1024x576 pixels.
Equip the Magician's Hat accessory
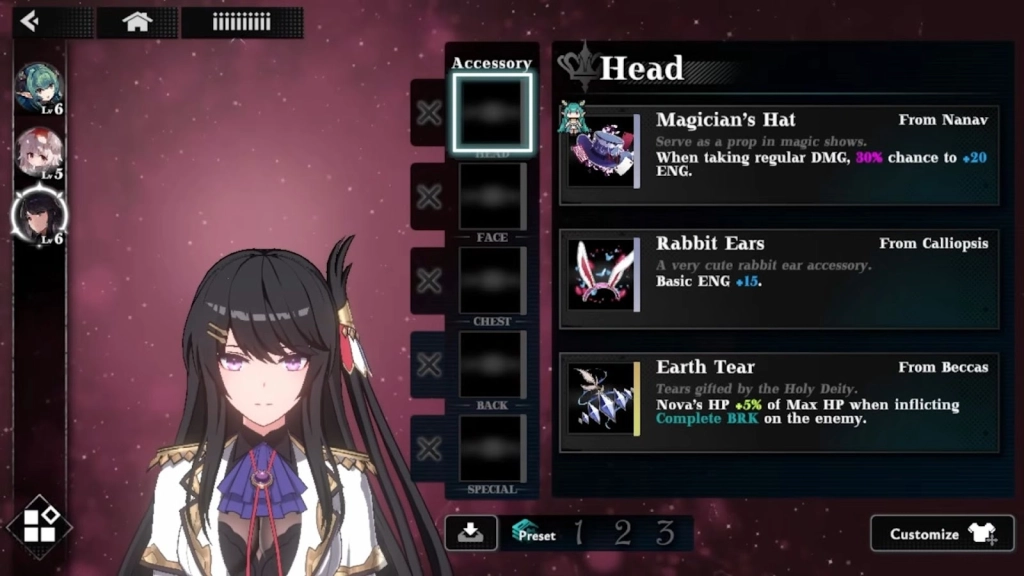(x=780, y=155)
